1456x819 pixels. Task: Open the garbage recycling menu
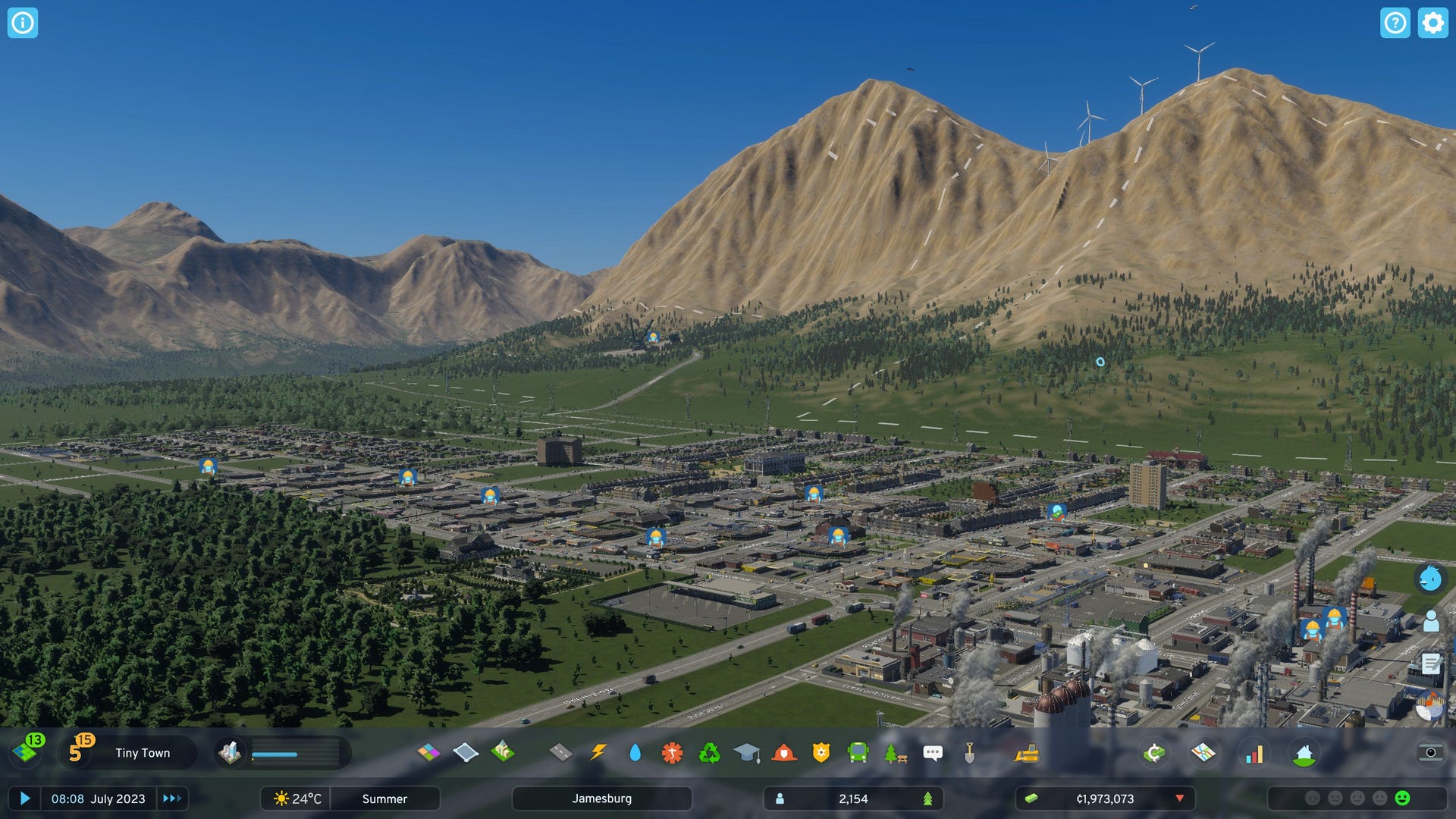click(x=709, y=752)
